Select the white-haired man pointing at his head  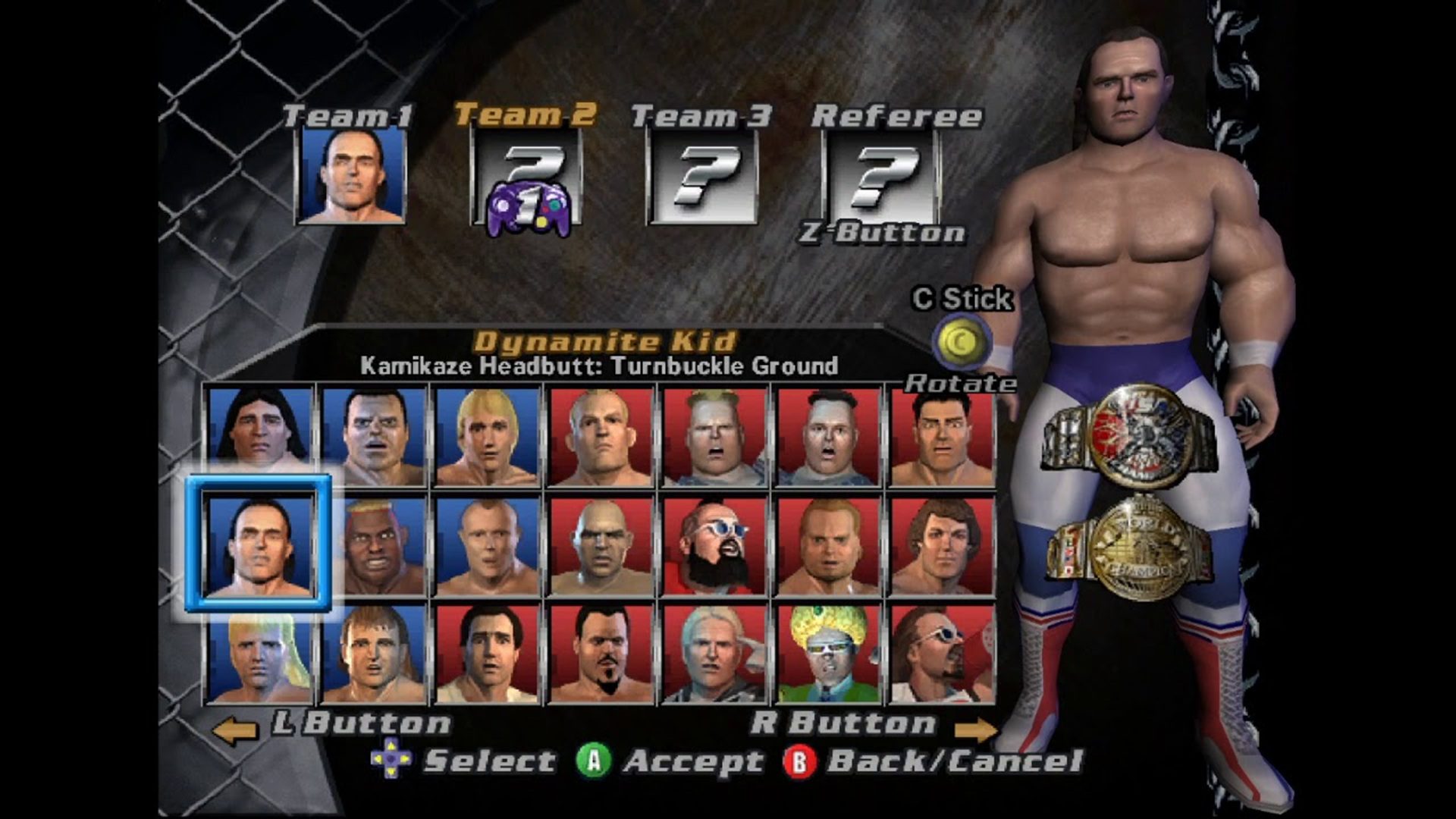click(714, 655)
